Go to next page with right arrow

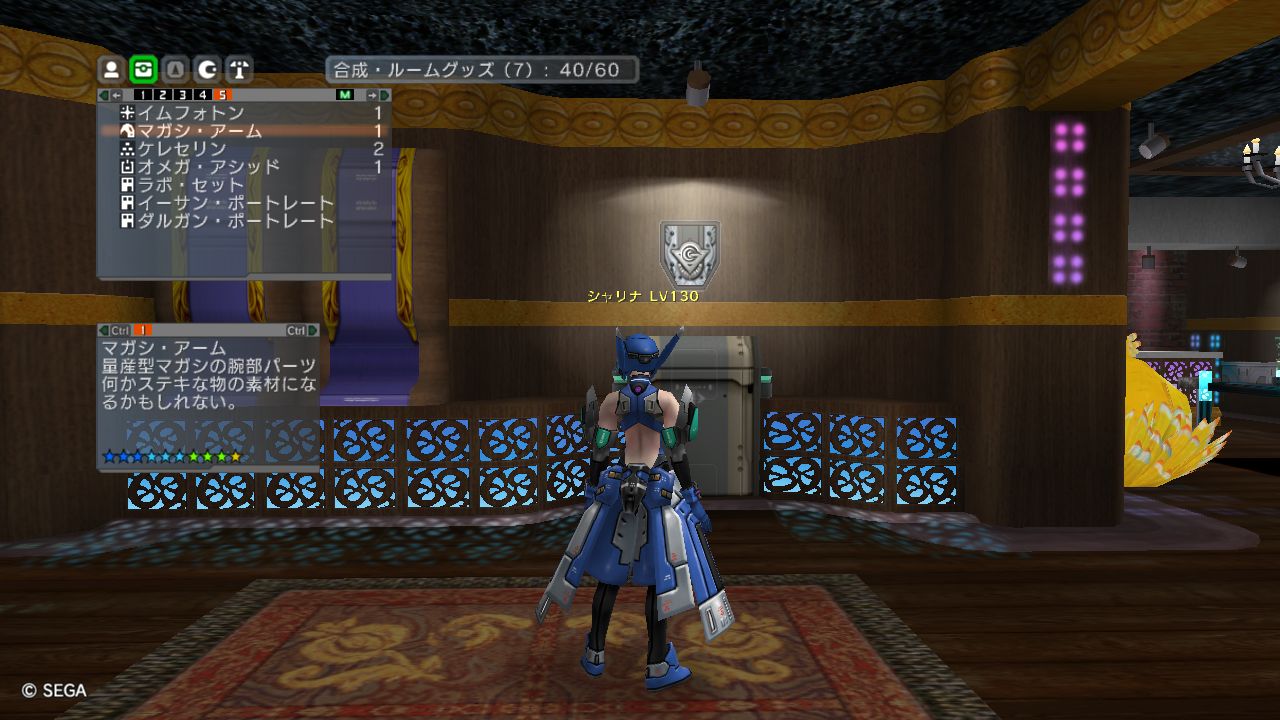372,95
